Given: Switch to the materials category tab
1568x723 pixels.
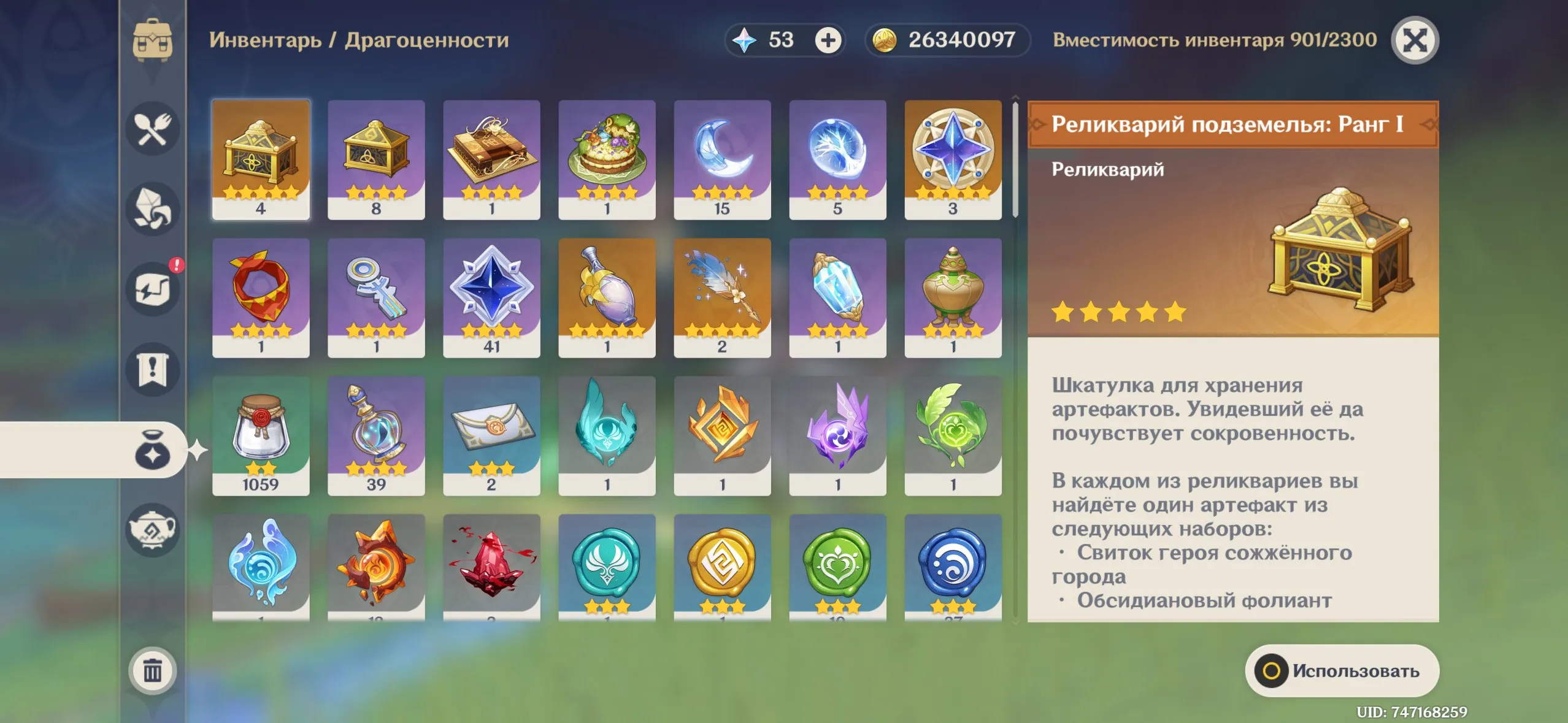Looking at the screenshot, I should tap(152, 208).
